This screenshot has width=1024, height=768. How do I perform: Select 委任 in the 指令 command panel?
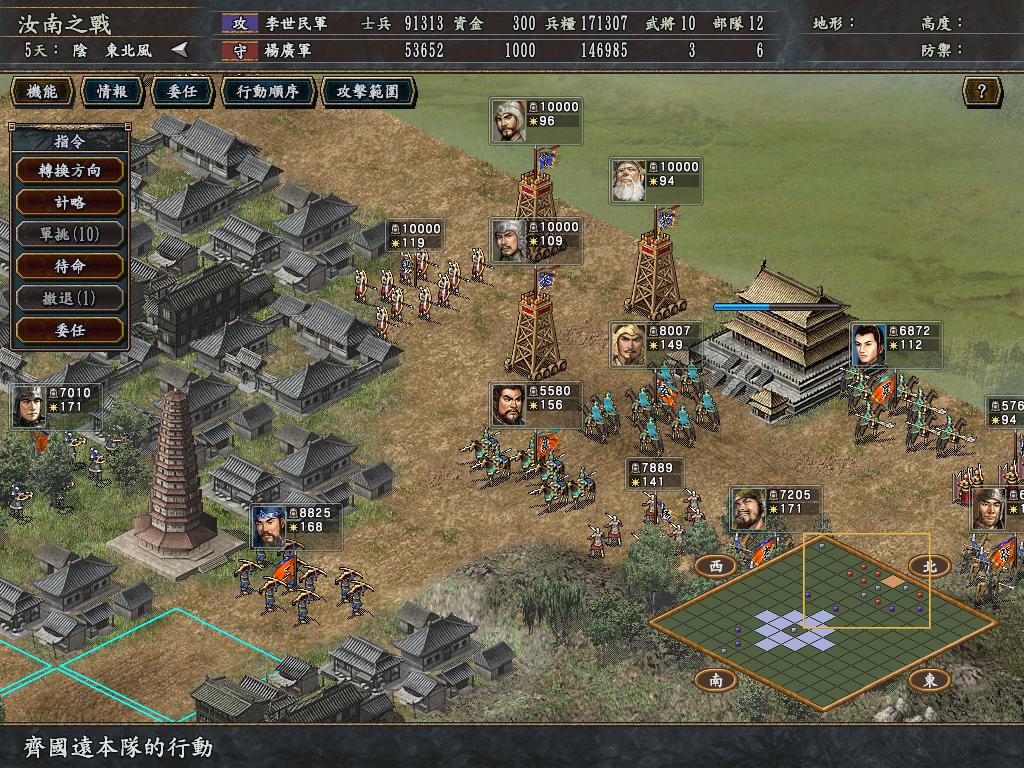click(70, 330)
